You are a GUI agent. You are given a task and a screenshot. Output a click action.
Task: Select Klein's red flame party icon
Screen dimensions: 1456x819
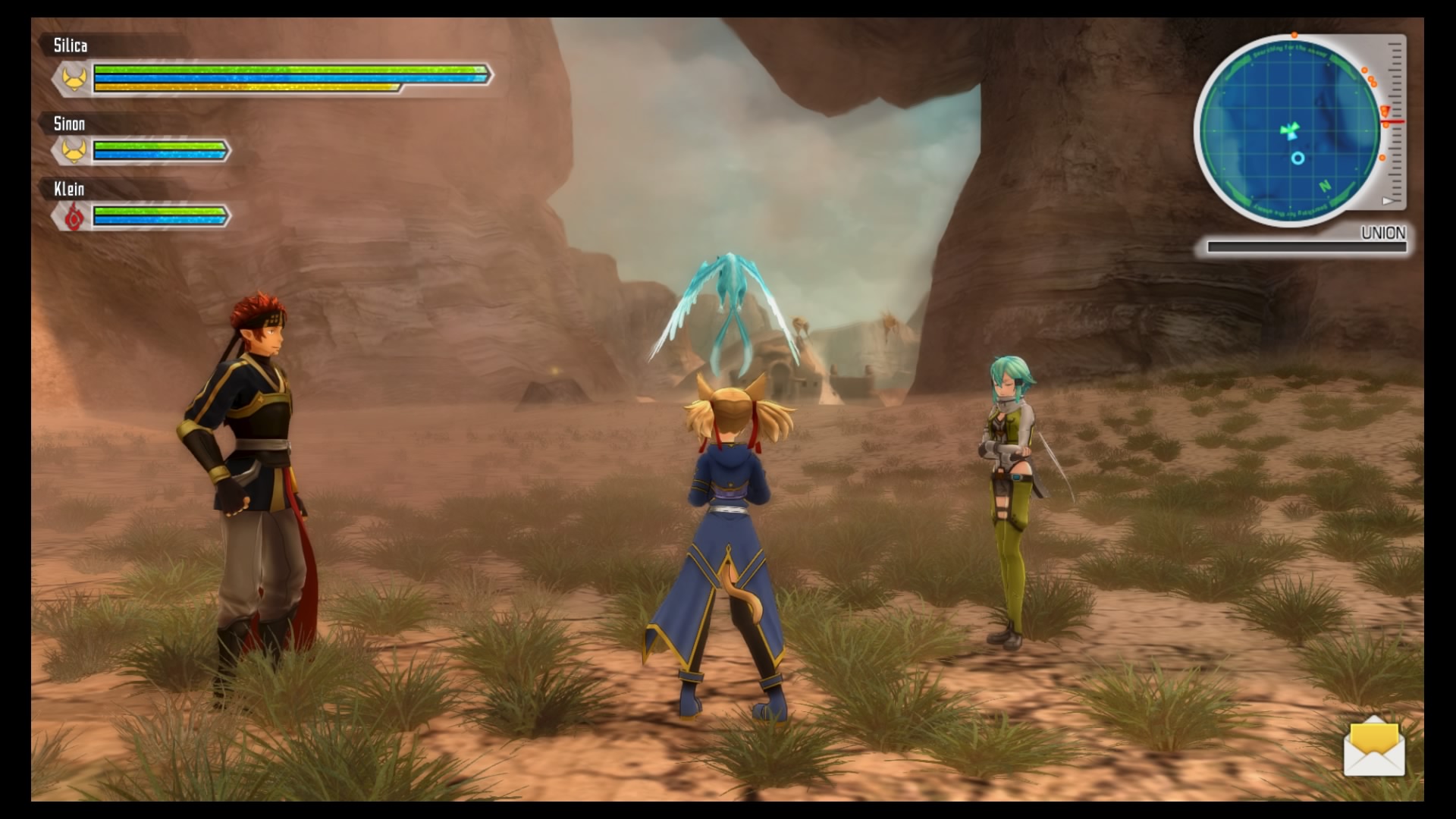coord(73,217)
